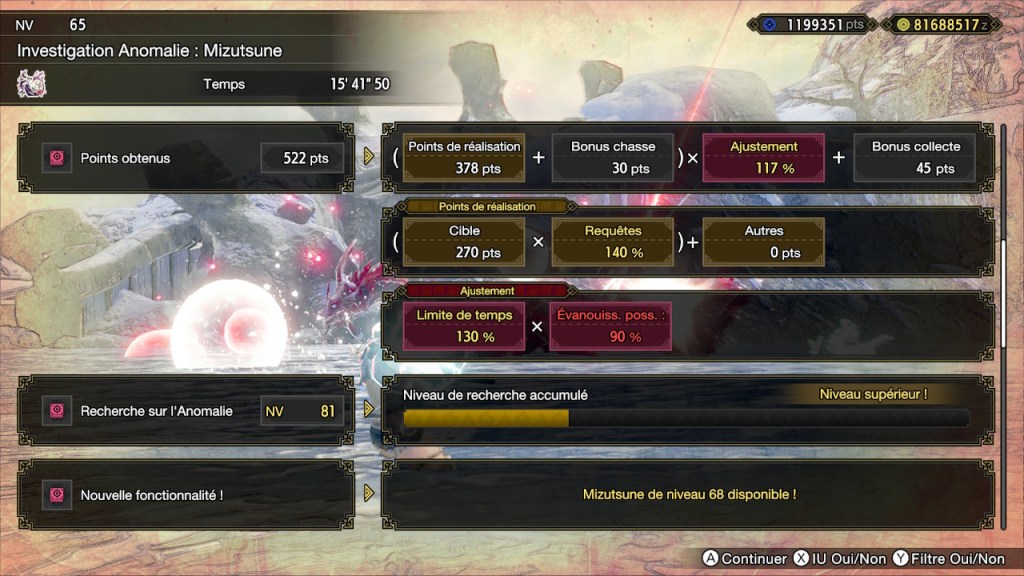
Task: Select the Nouvelle fonctionnalité row
Action: pyautogui.click(x=186, y=494)
